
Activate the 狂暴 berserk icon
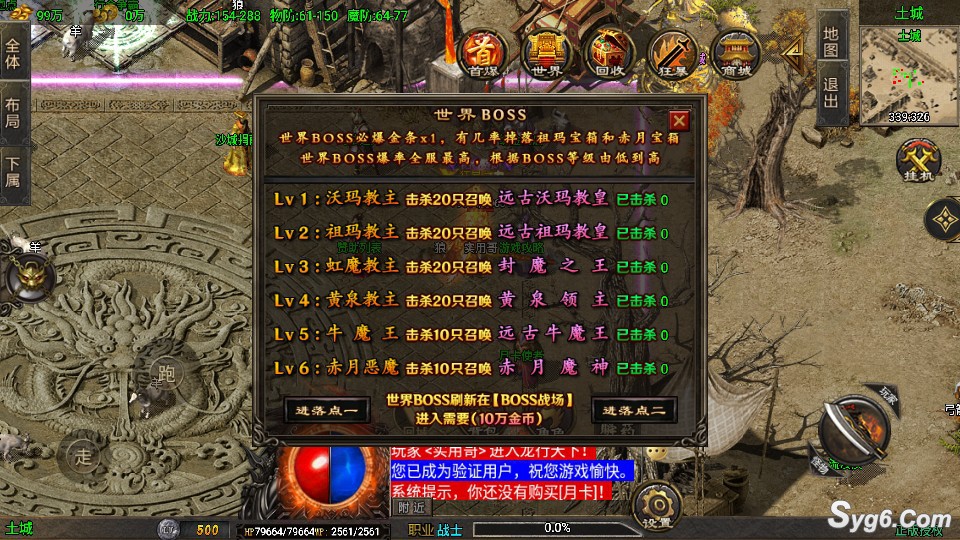(x=672, y=53)
